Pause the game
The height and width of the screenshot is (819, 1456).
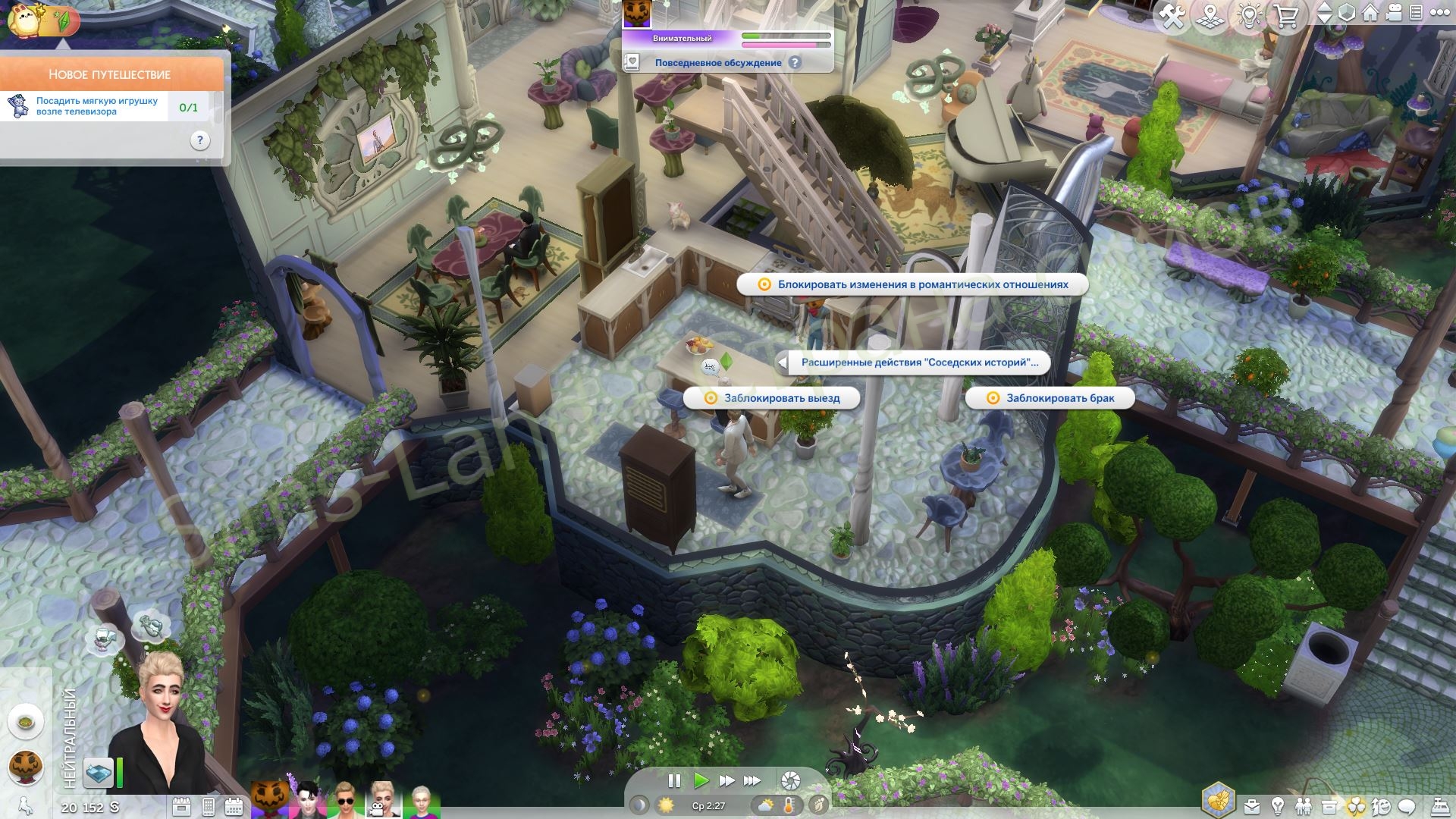point(673,780)
